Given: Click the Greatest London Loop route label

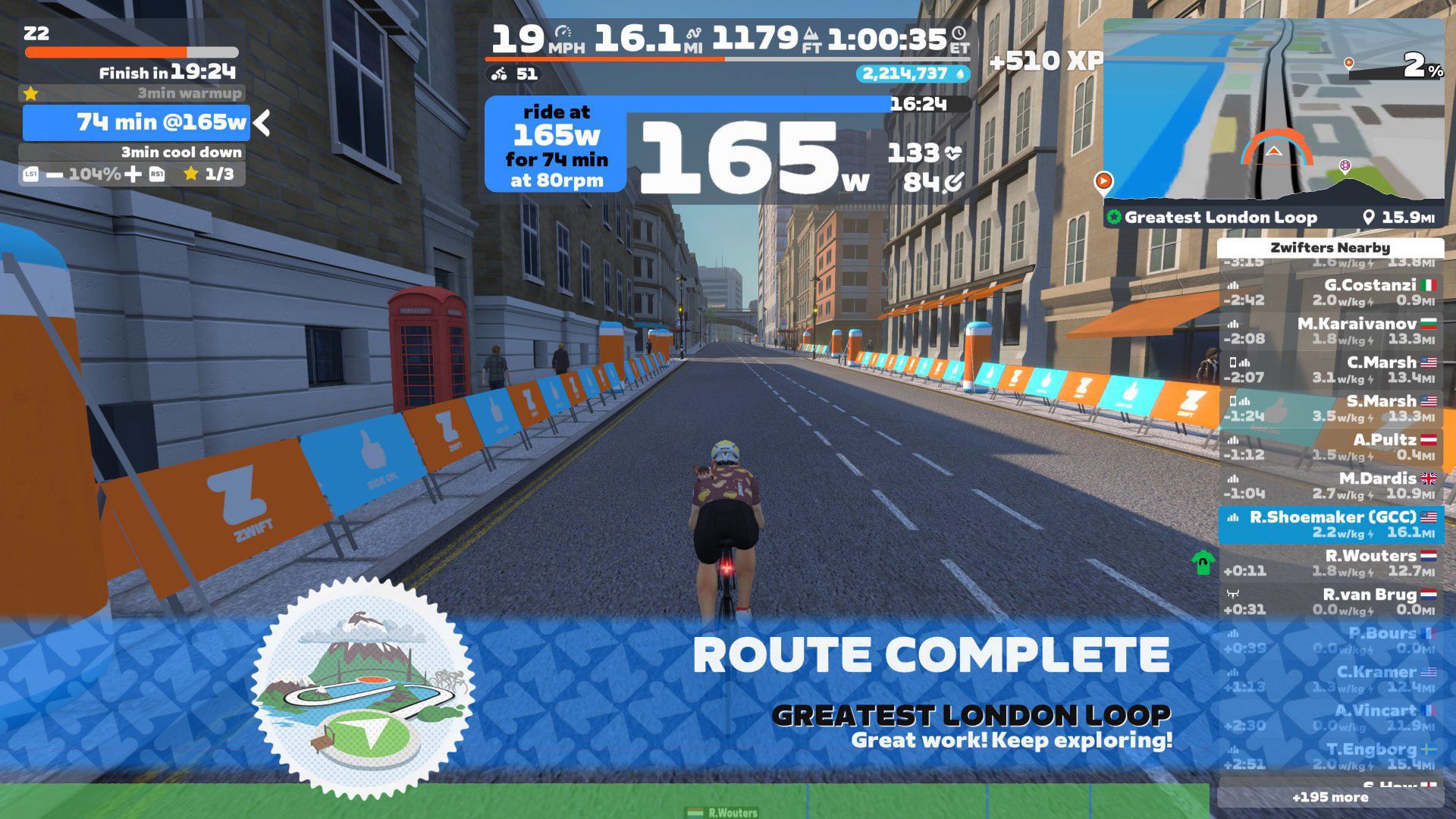Looking at the screenshot, I should [x=1219, y=218].
